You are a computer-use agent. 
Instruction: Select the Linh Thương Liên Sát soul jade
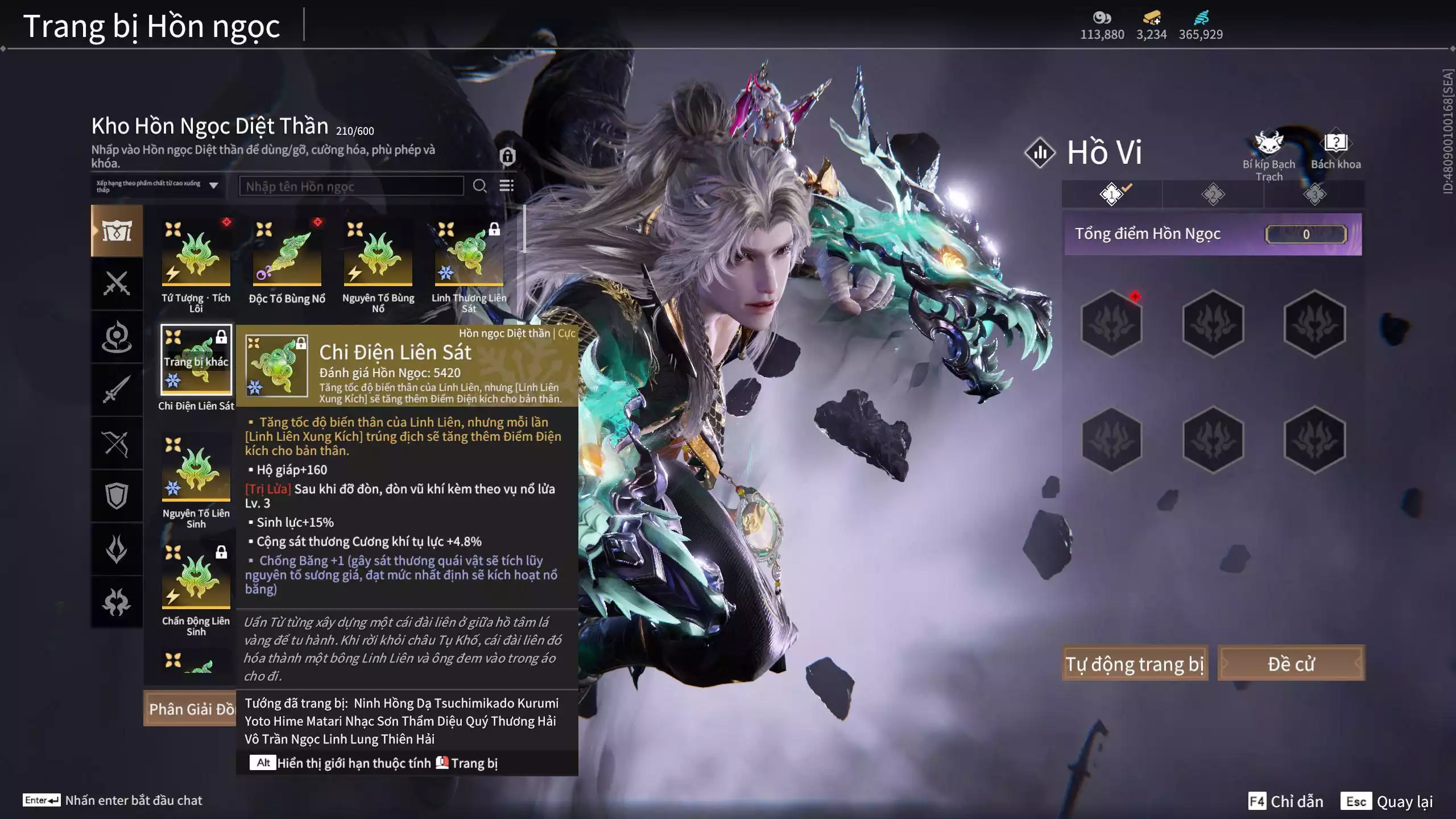[469, 254]
